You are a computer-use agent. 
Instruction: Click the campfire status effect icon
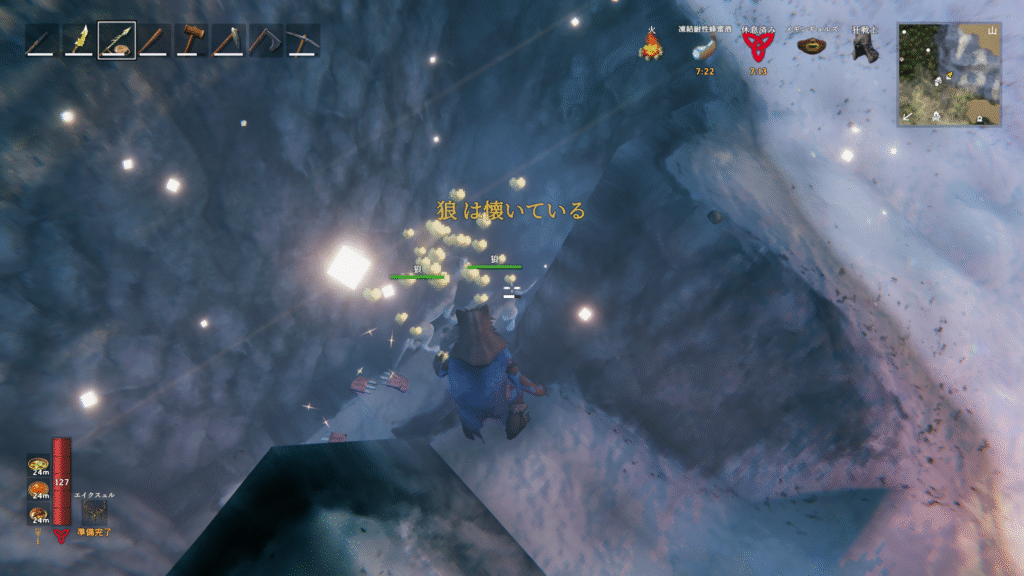(652, 45)
